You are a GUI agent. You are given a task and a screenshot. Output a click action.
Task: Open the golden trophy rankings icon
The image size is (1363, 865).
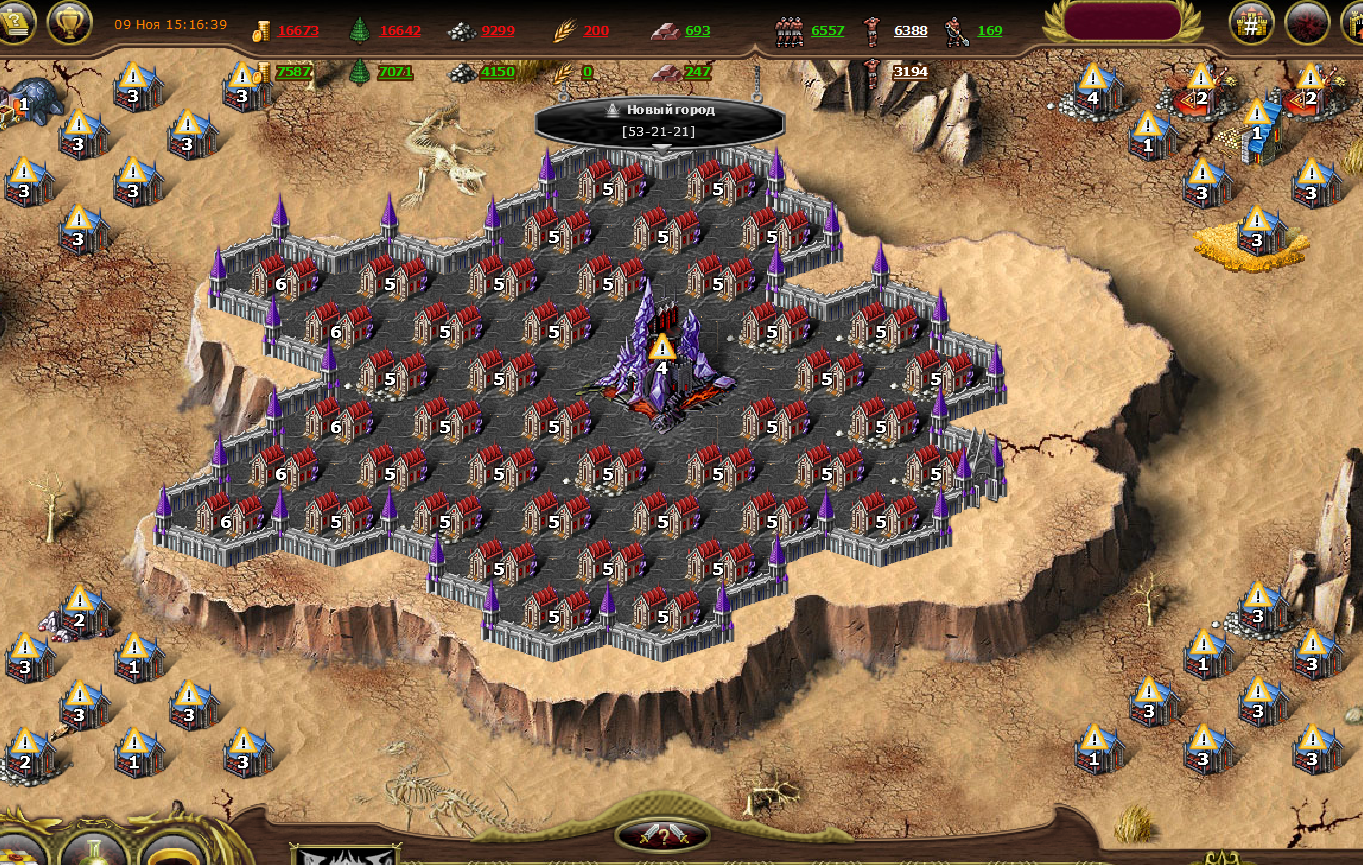(69, 22)
